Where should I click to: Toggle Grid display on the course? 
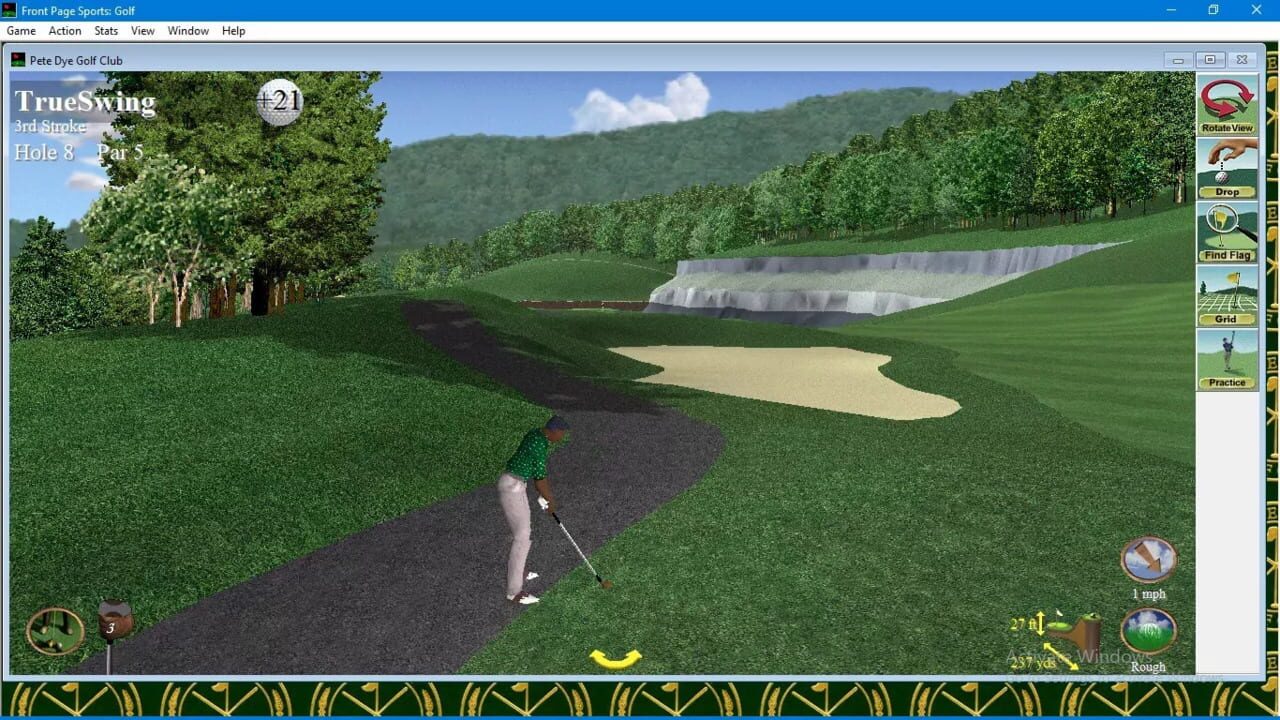pyautogui.click(x=1227, y=296)
